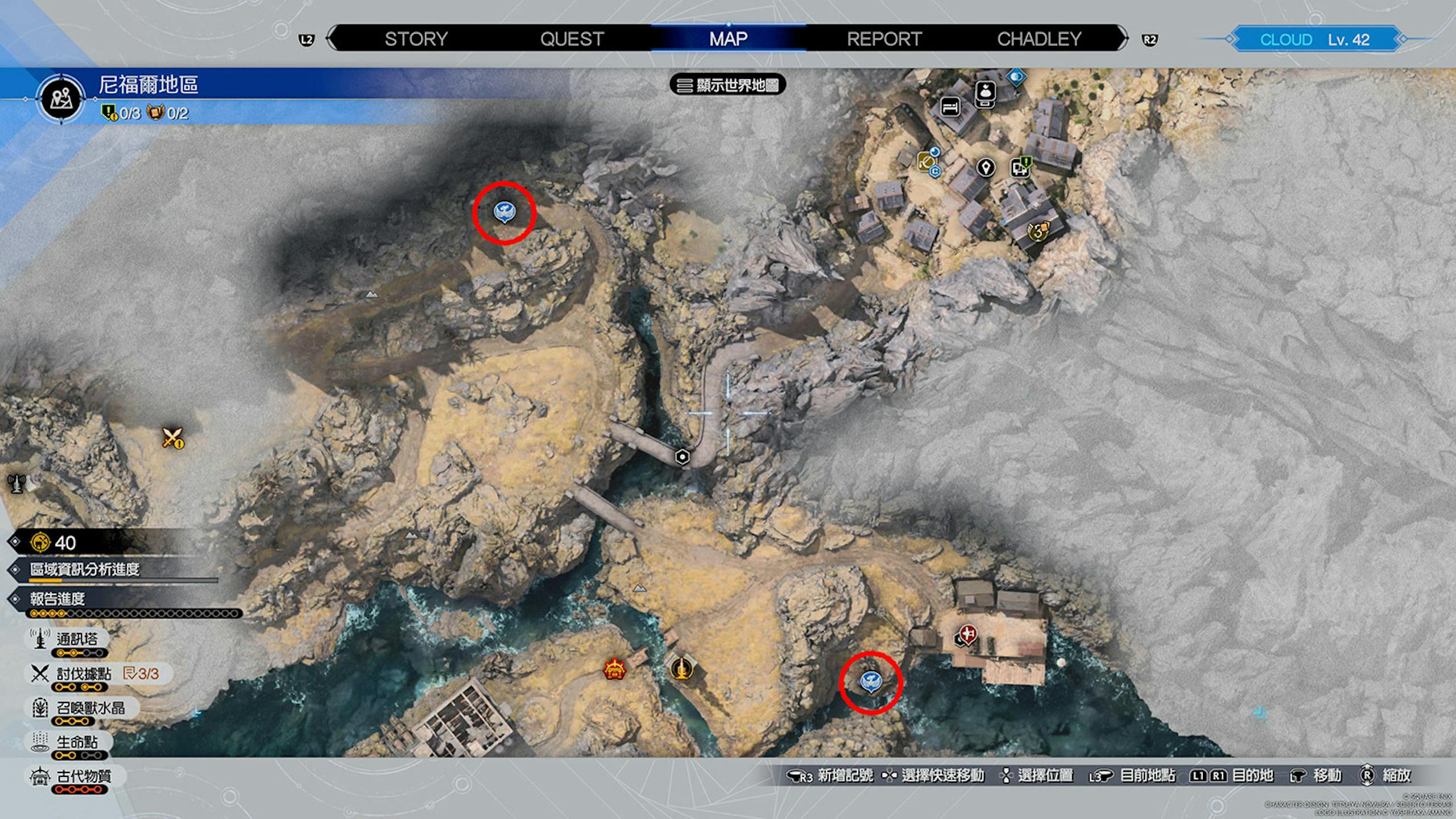
Task: Click the 生命點 legend entry
Action: pos(76,742)
